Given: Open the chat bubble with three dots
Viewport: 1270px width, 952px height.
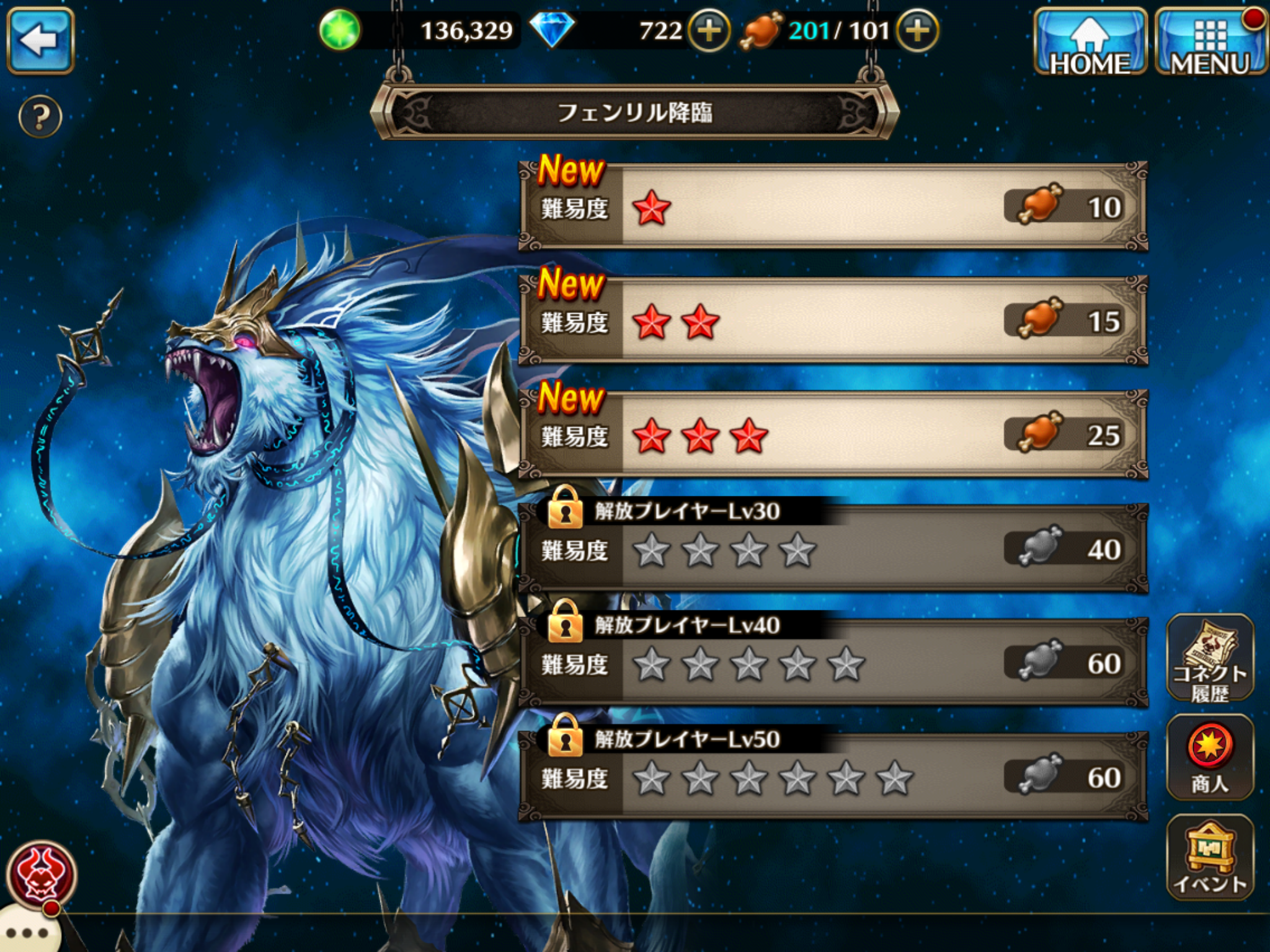Looking at the screenshot, I should pos(28,932).
